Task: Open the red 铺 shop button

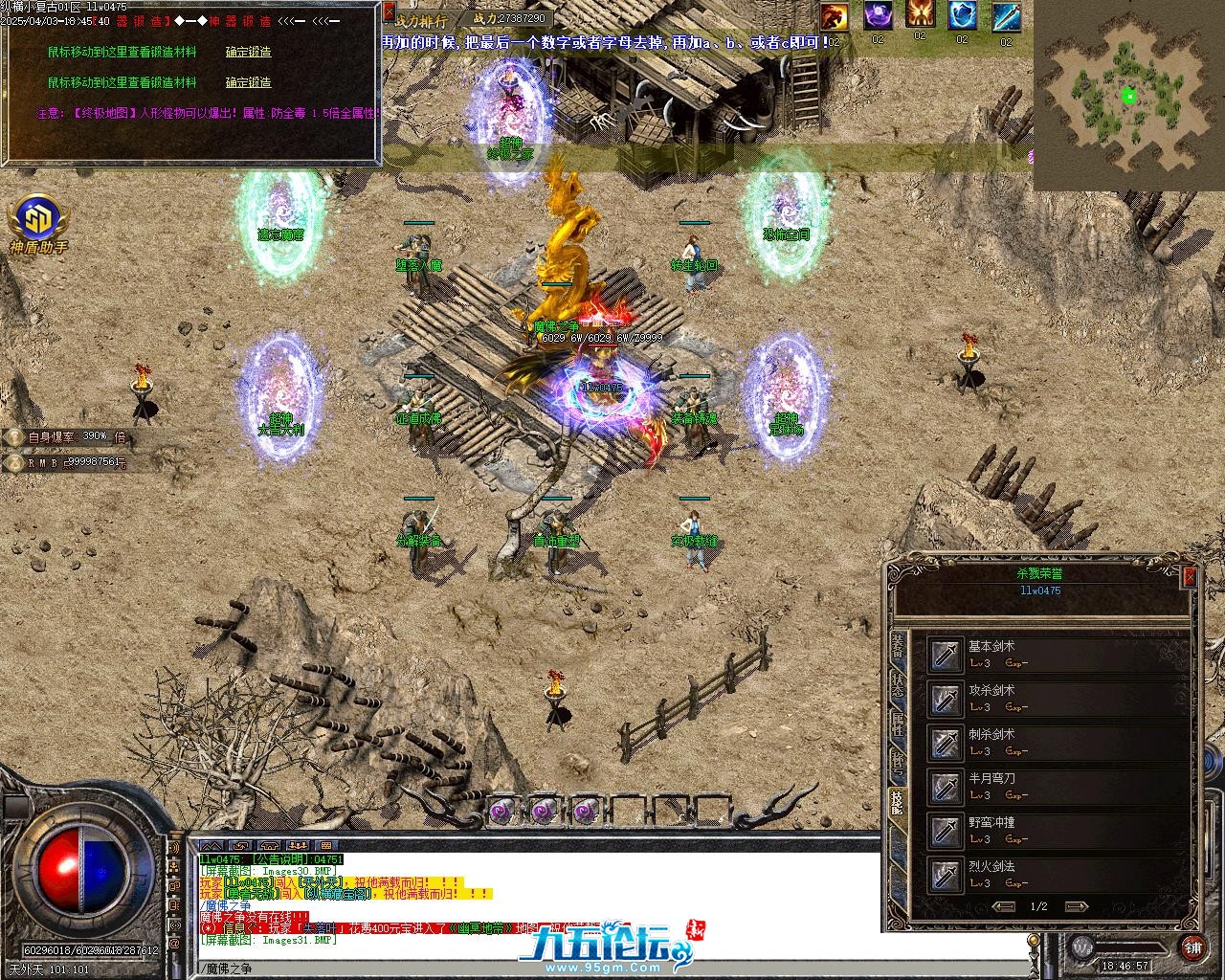Action: (1192, 947)
